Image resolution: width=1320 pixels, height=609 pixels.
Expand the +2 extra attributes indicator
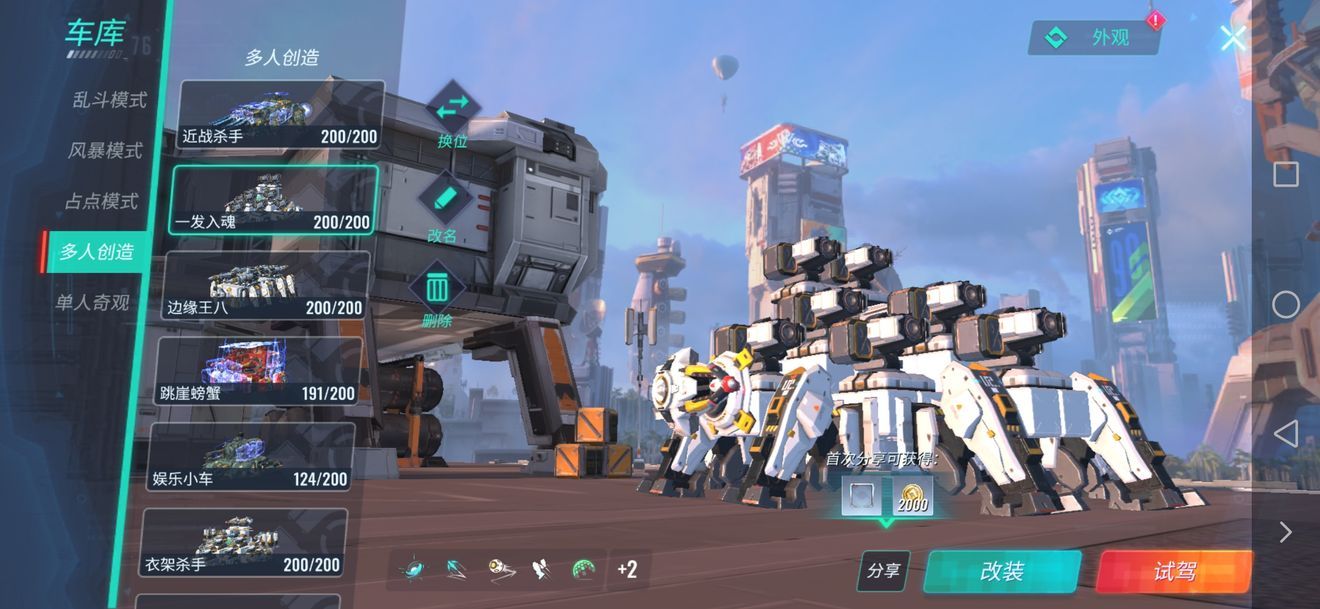point(627,570)
